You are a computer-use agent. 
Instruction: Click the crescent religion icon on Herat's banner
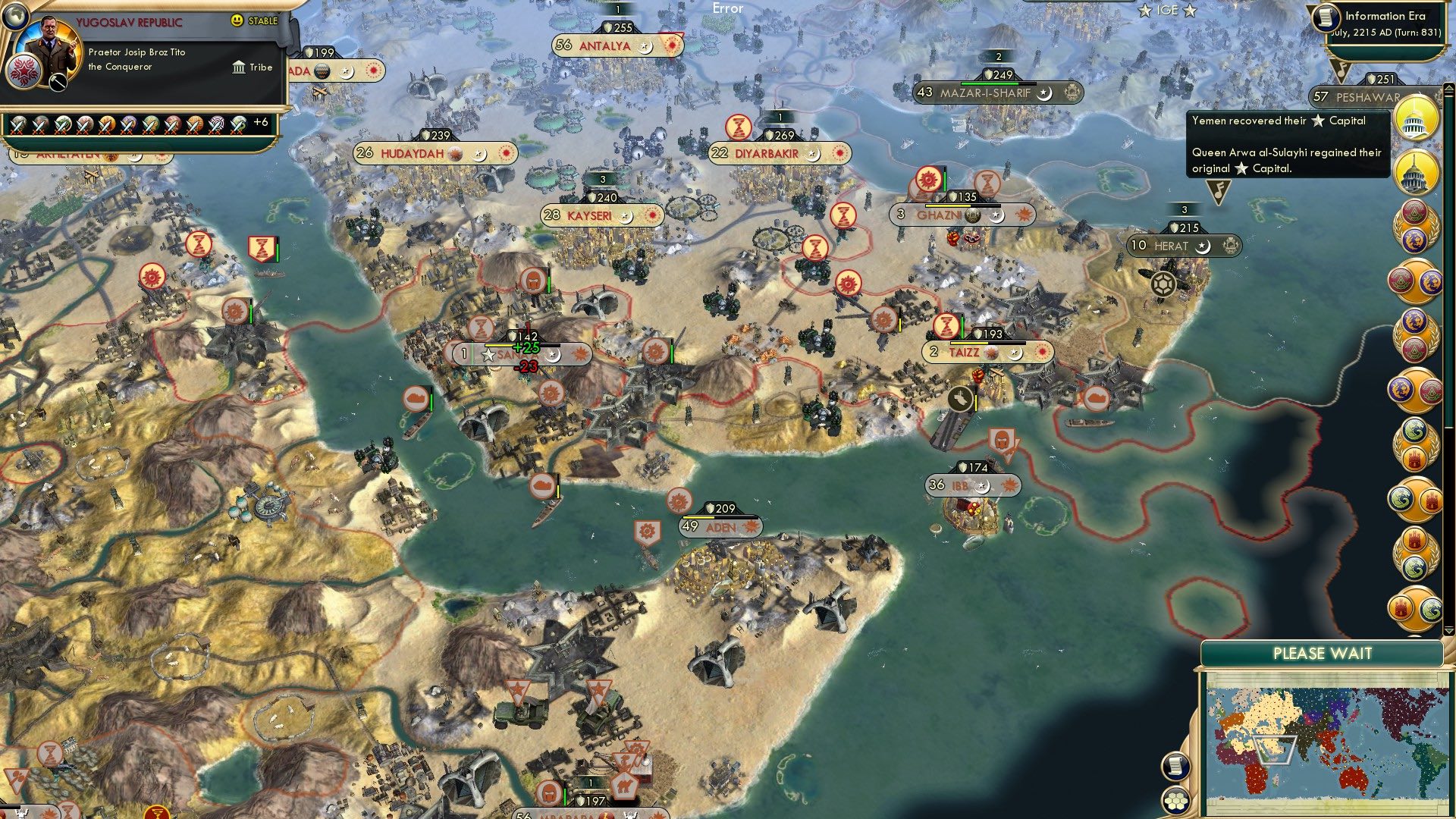pyautogui.click(x=1203, y=246)
